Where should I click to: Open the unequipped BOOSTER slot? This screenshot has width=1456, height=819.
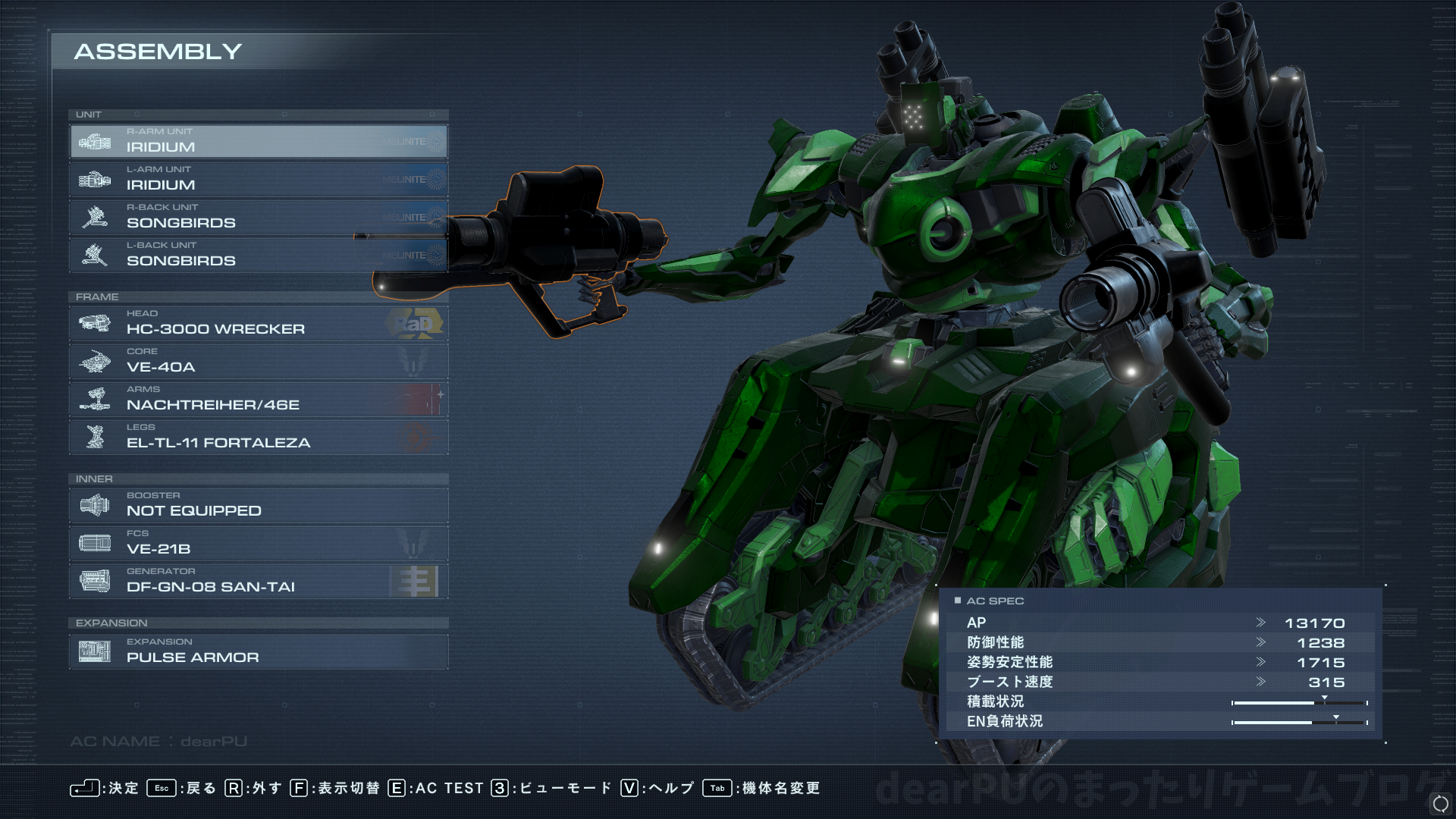pyautogui.click(x=258, y=506)
